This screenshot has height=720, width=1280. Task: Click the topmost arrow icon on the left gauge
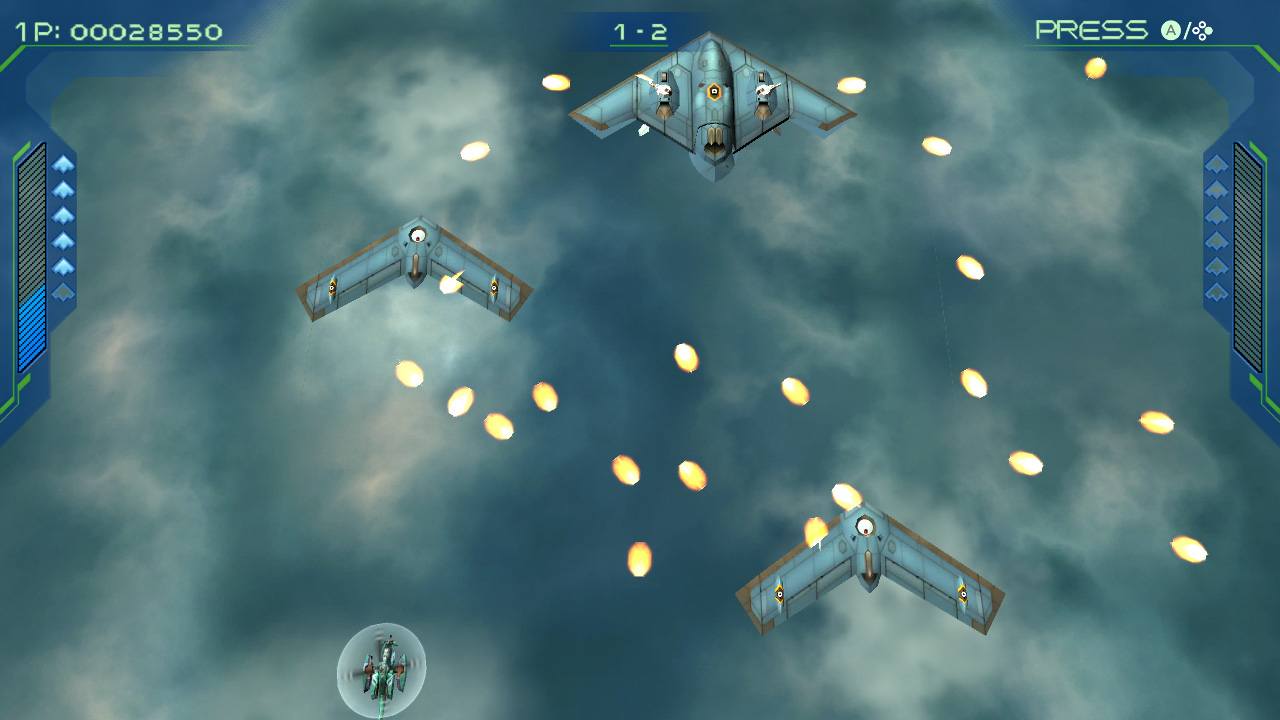pyautogui.click(x=64, y=163)
